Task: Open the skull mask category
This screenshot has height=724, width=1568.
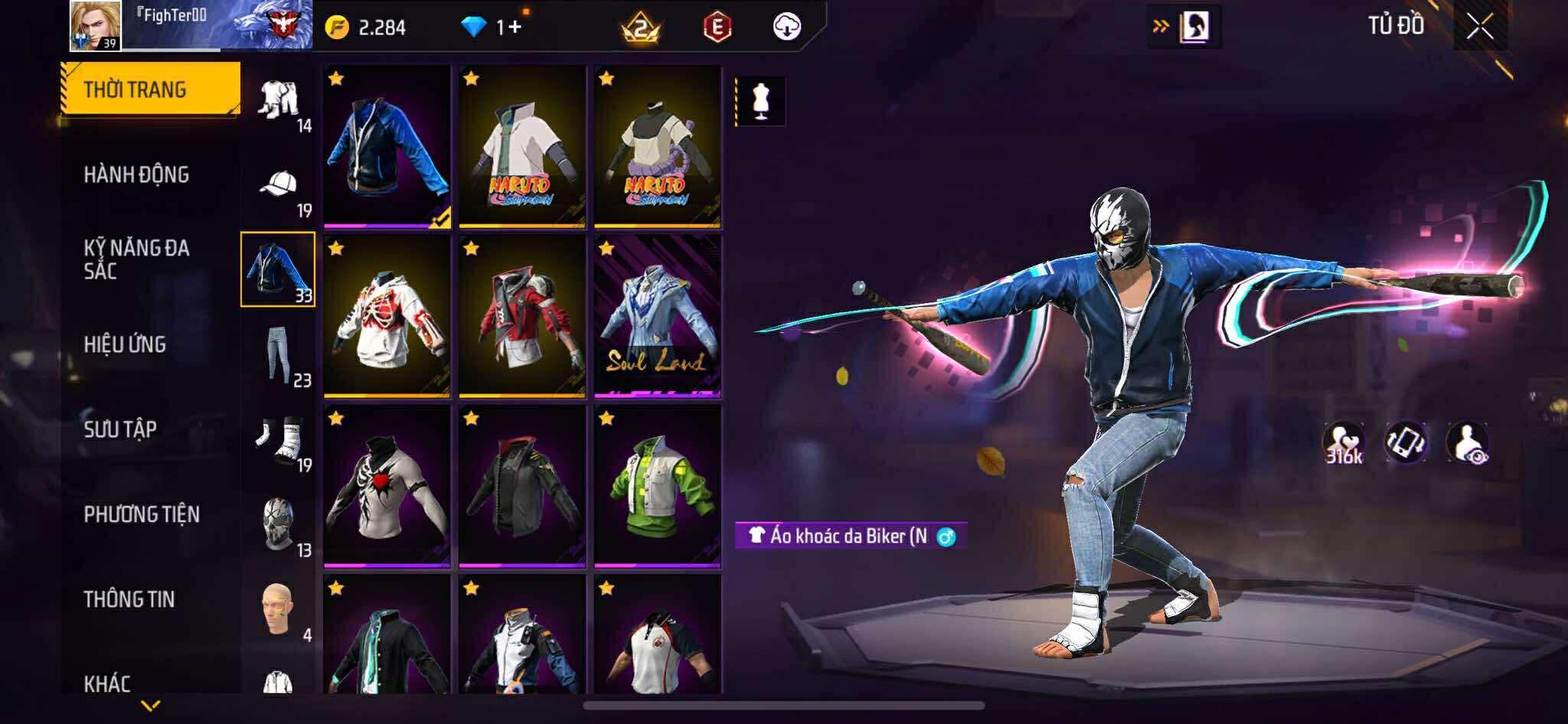Action: [x=279, y=525]
